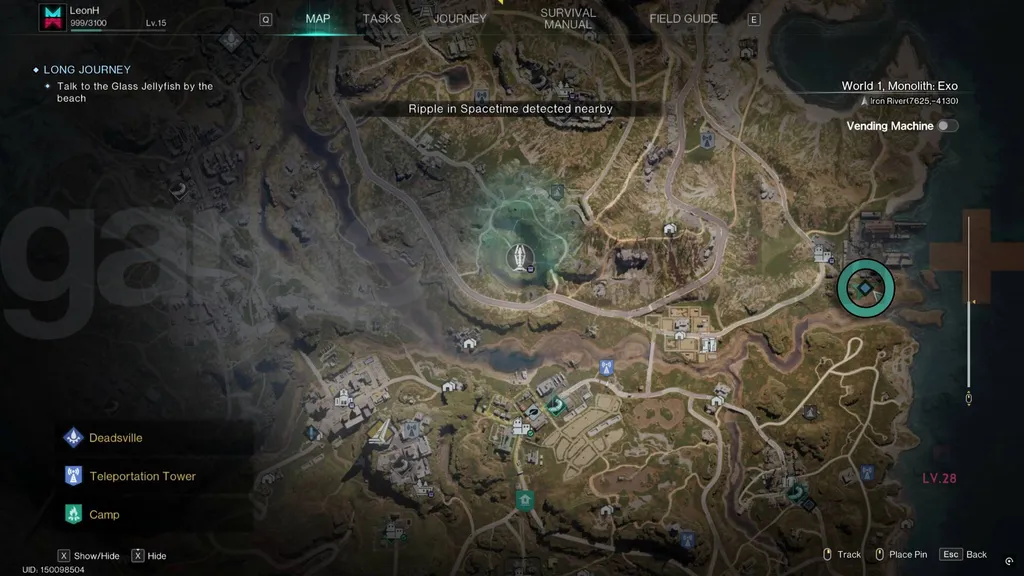Select the Ripple in Spacetime map marker
The width and height of the screenshot is (1024, 576).
520,258
